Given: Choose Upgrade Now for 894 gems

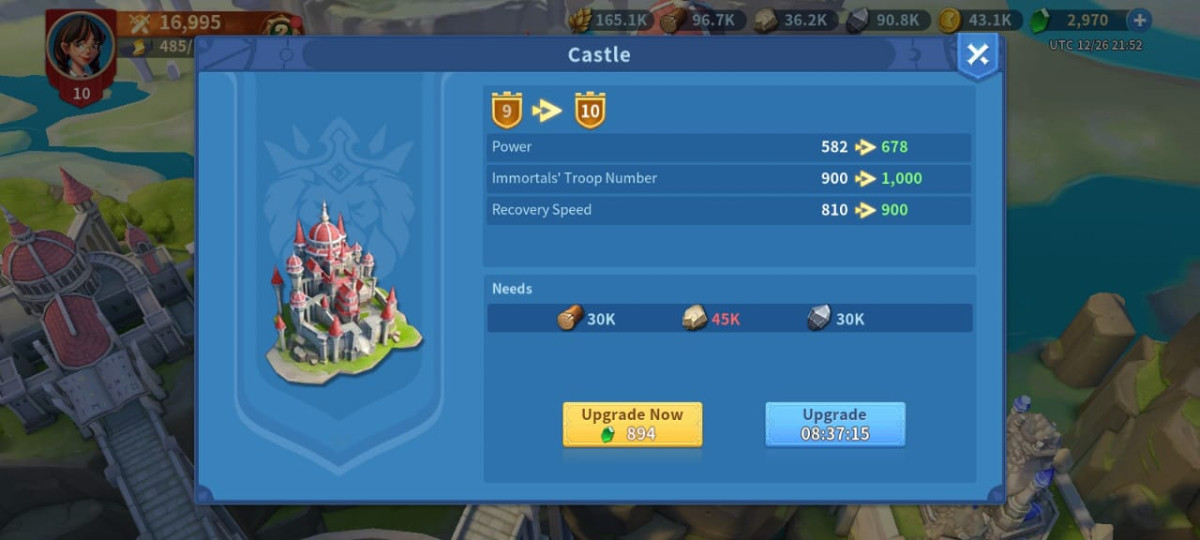Looking at the screenshot, I should [x=632, y=424].
